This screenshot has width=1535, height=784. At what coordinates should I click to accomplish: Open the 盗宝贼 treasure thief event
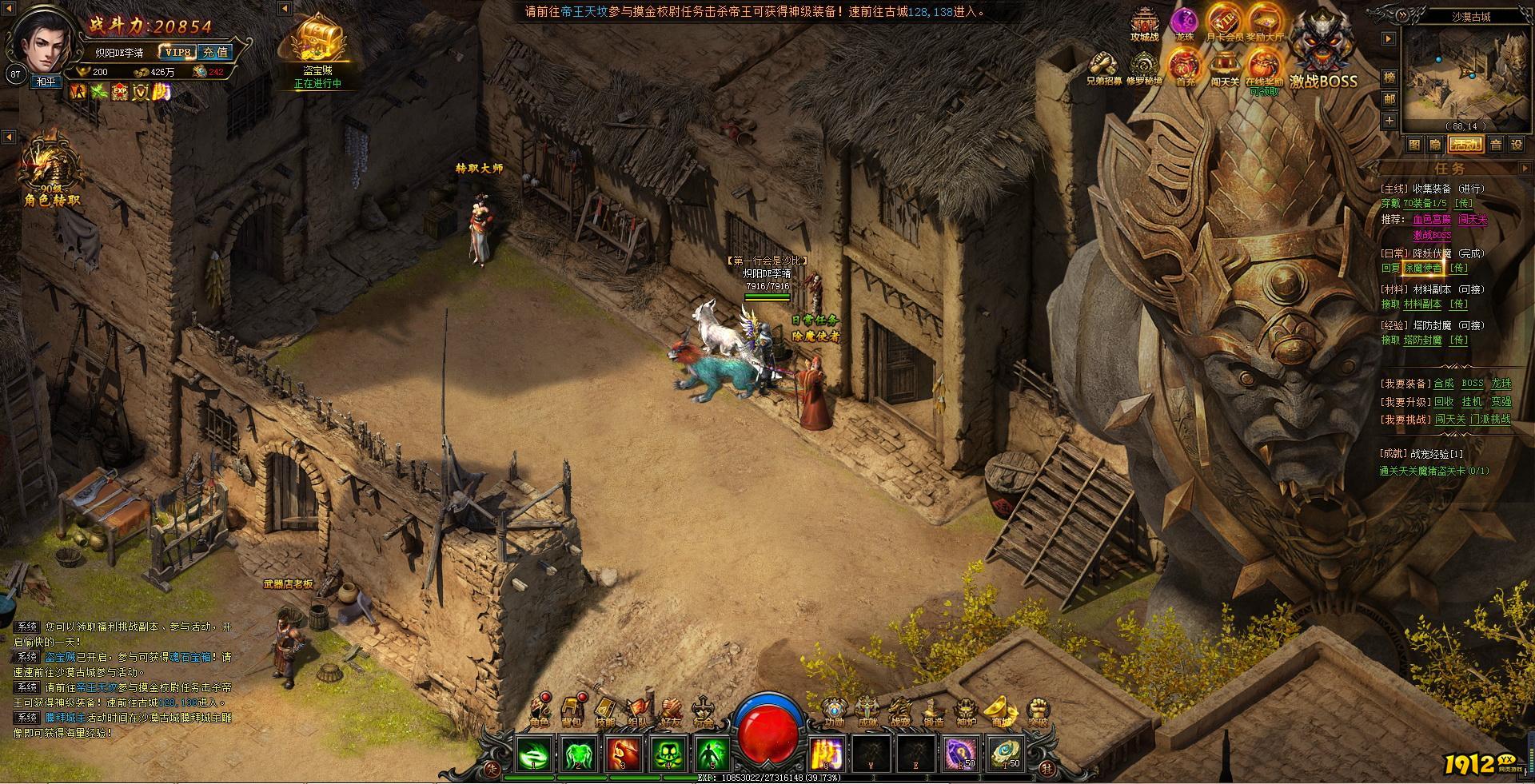(x=317, y=46)
